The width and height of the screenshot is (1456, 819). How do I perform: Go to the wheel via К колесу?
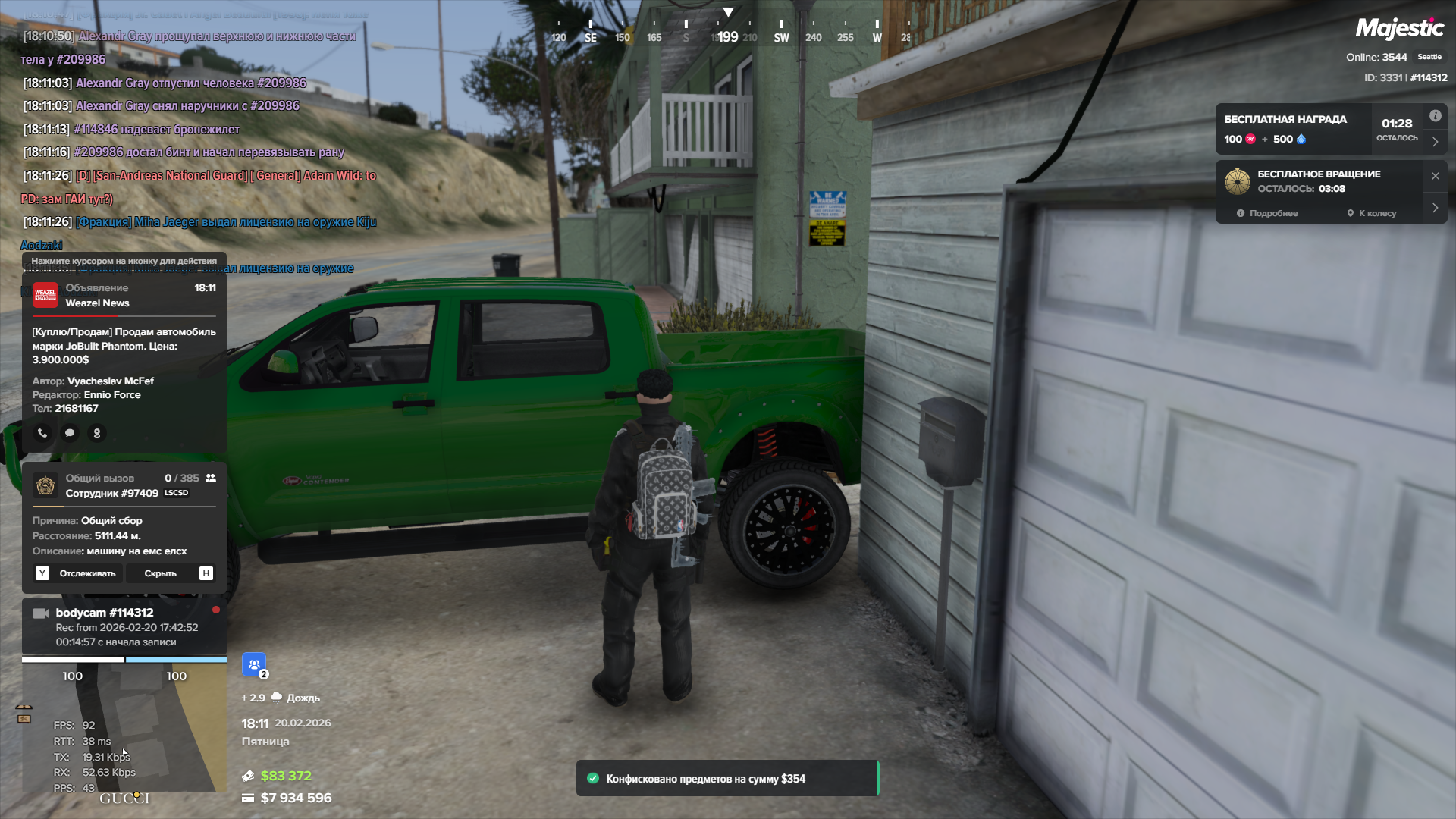(1371, 213)
